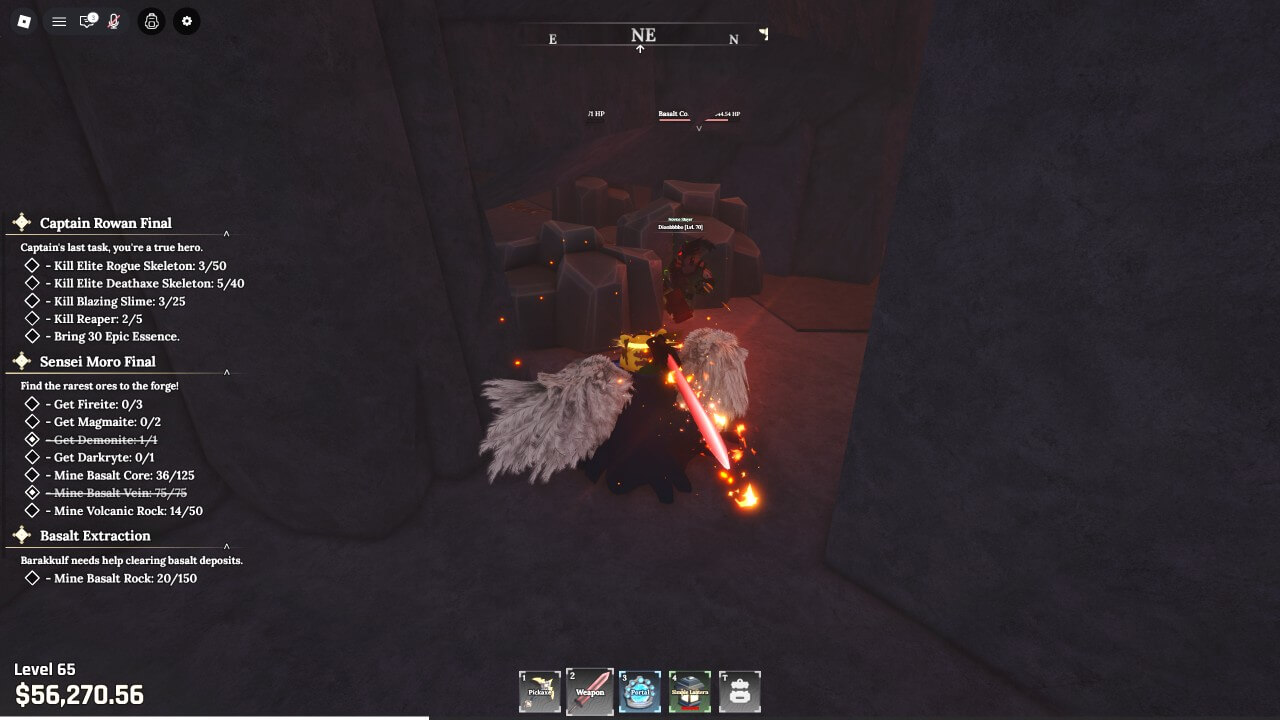Image resolution: width=1280 pixels, height=720 pixels.
Task: Open the backpack from the top bar
Action: (x=151, y=21)
